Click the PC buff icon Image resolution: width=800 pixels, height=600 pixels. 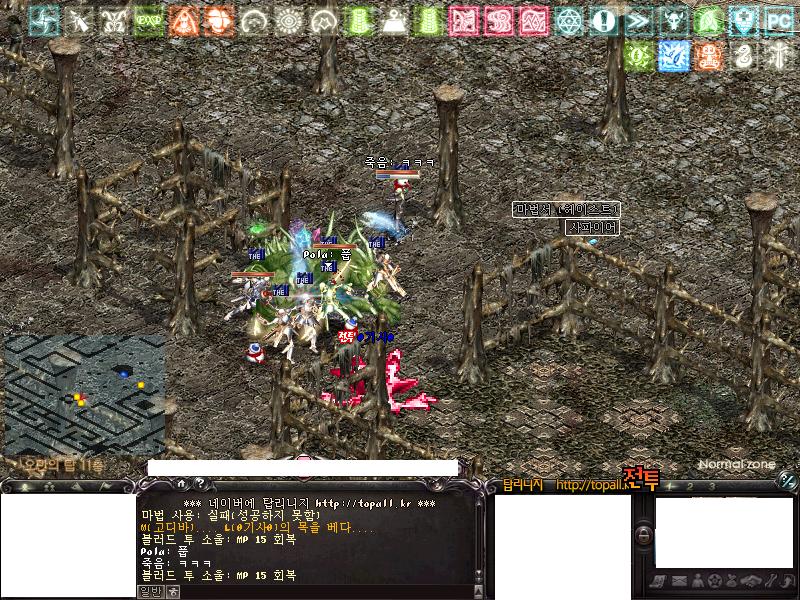pyautogui.click(x=778, y=20)
